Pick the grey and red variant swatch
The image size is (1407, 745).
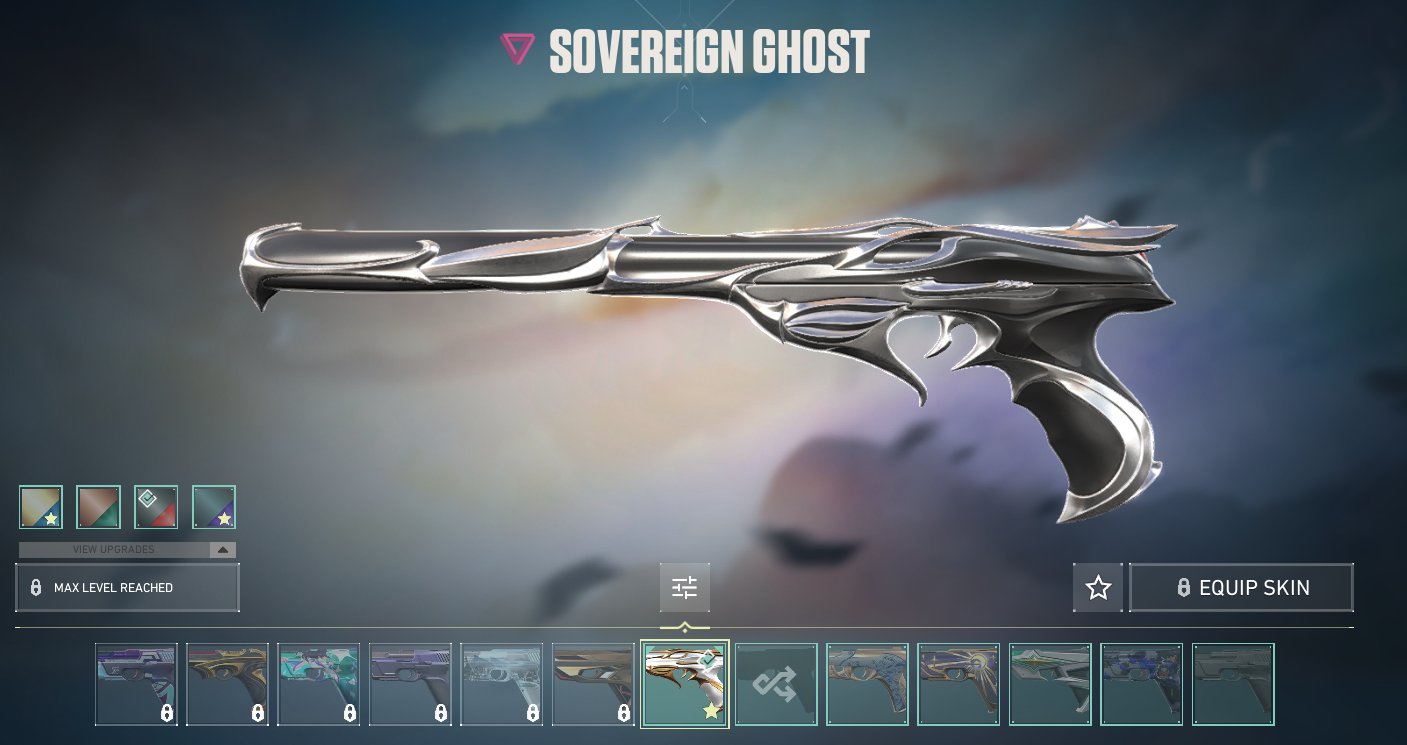click(156, 507)
